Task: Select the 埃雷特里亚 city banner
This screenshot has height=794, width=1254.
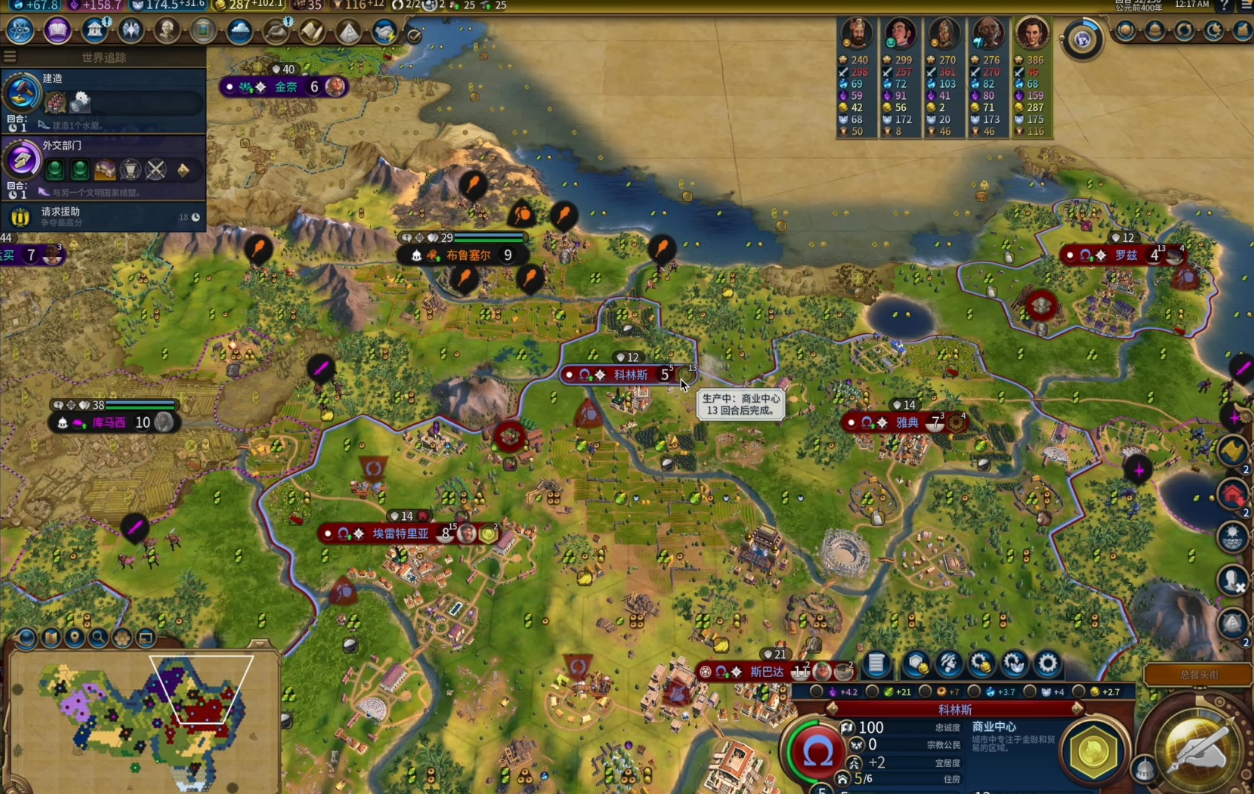Action: pos(400,534)
